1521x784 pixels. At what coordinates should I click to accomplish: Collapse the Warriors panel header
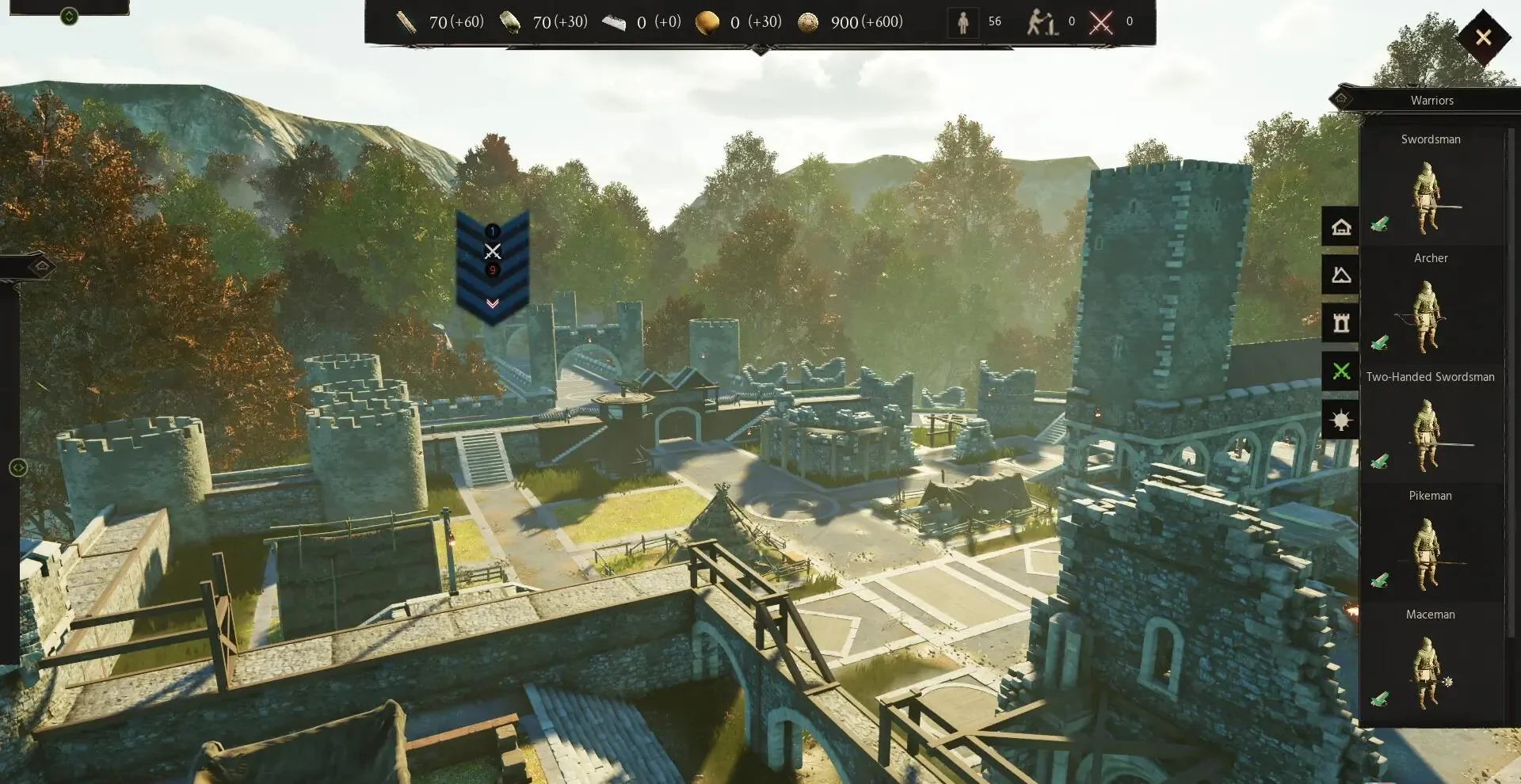(x=1340, y=100)
